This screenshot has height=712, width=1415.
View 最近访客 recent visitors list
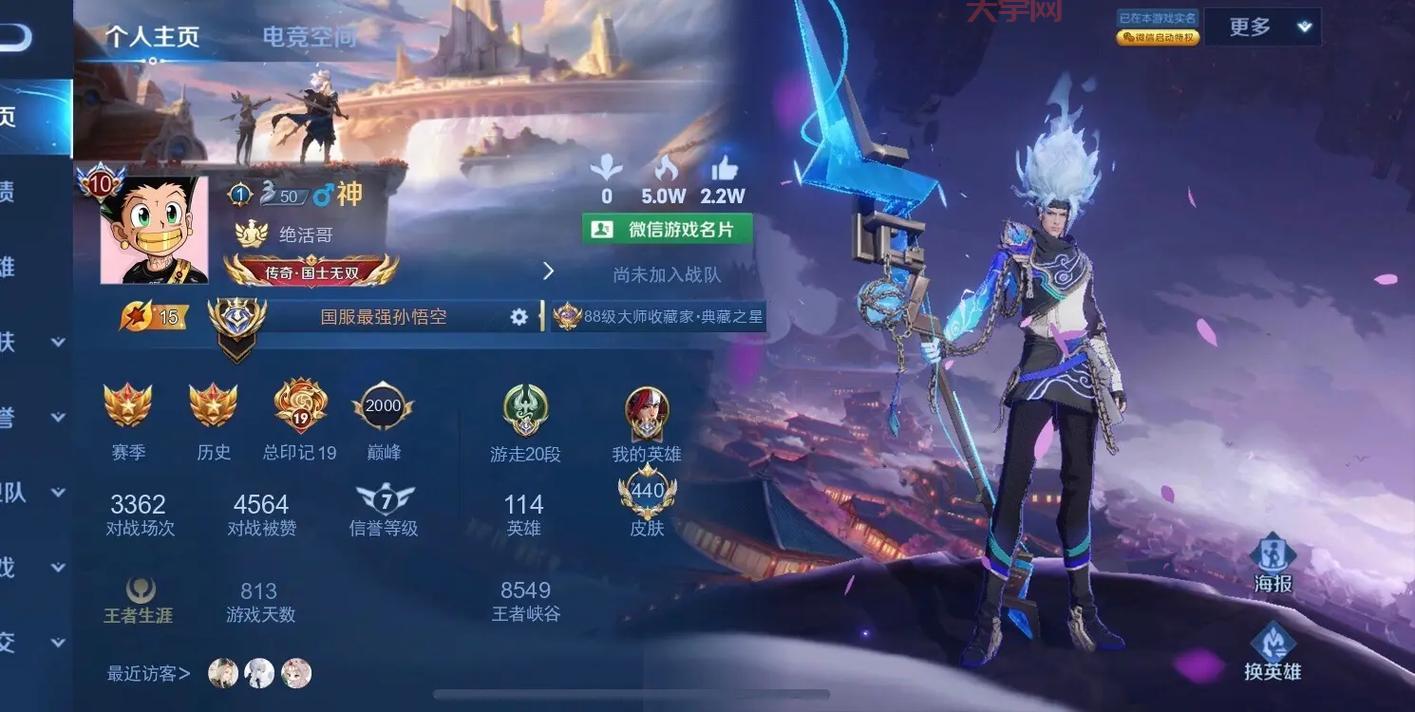point(149,673)
